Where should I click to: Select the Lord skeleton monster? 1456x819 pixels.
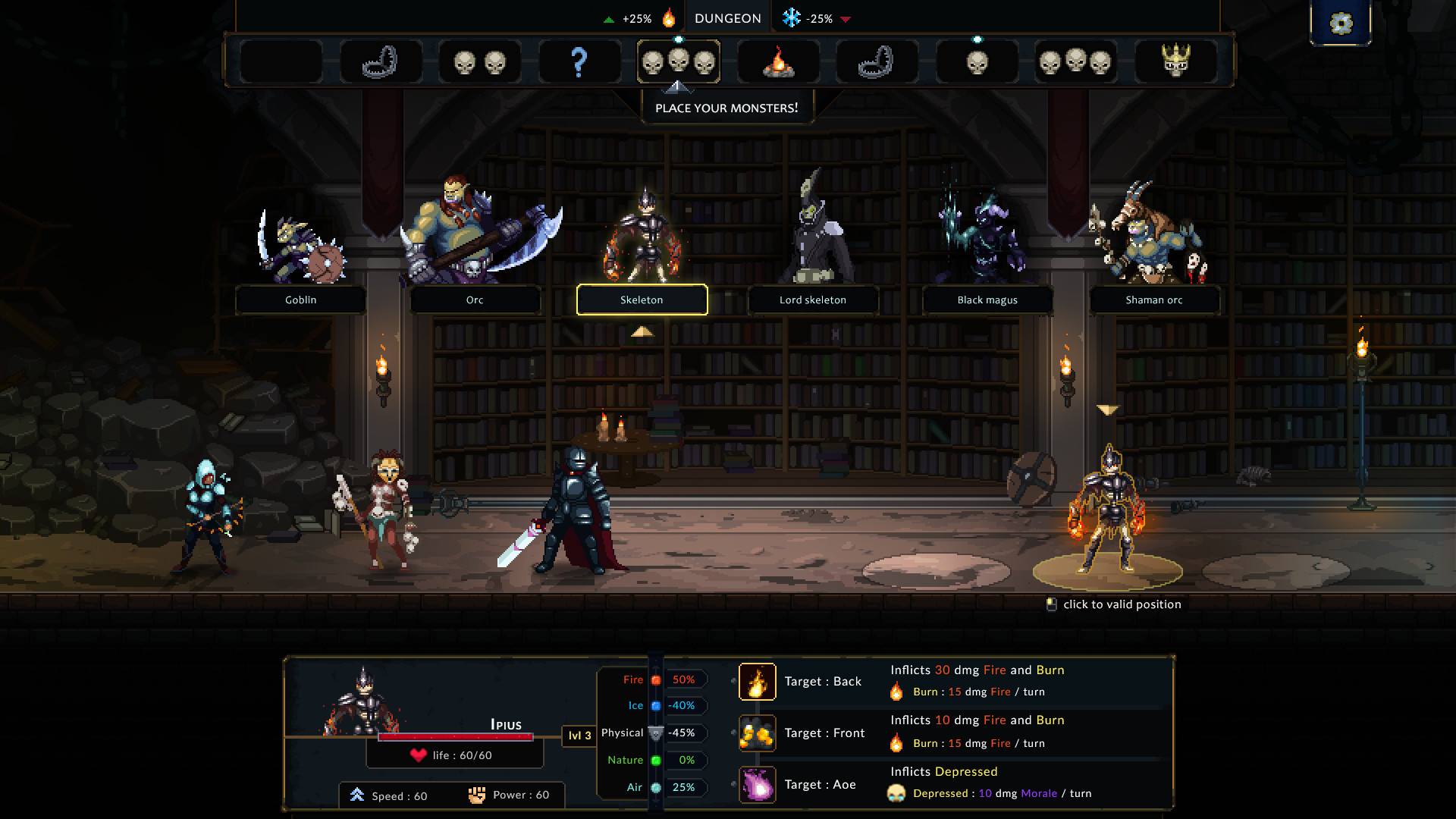coord(813,300)
